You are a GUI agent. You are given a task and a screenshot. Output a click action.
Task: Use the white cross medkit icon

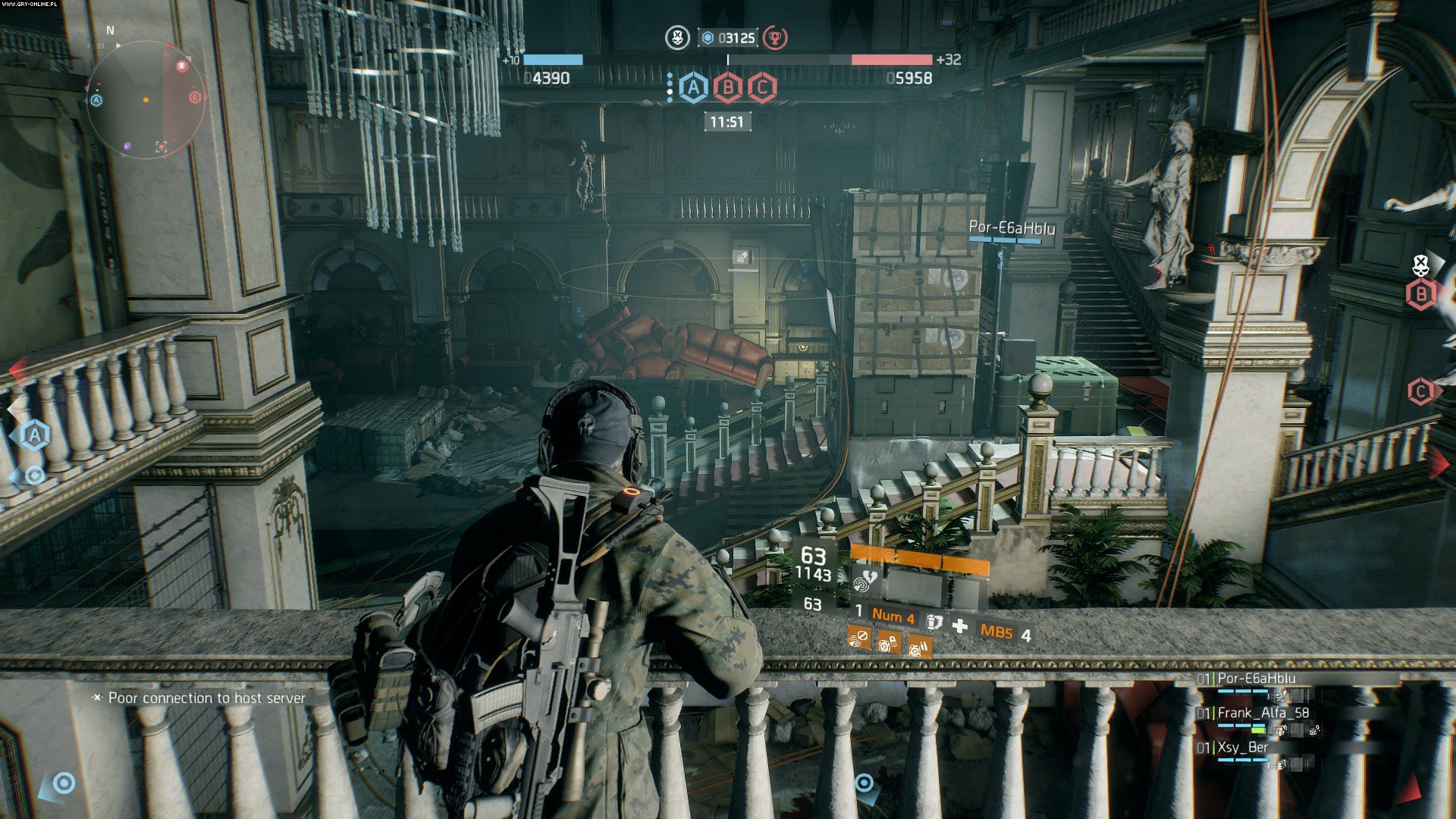[x=960, y=626]
